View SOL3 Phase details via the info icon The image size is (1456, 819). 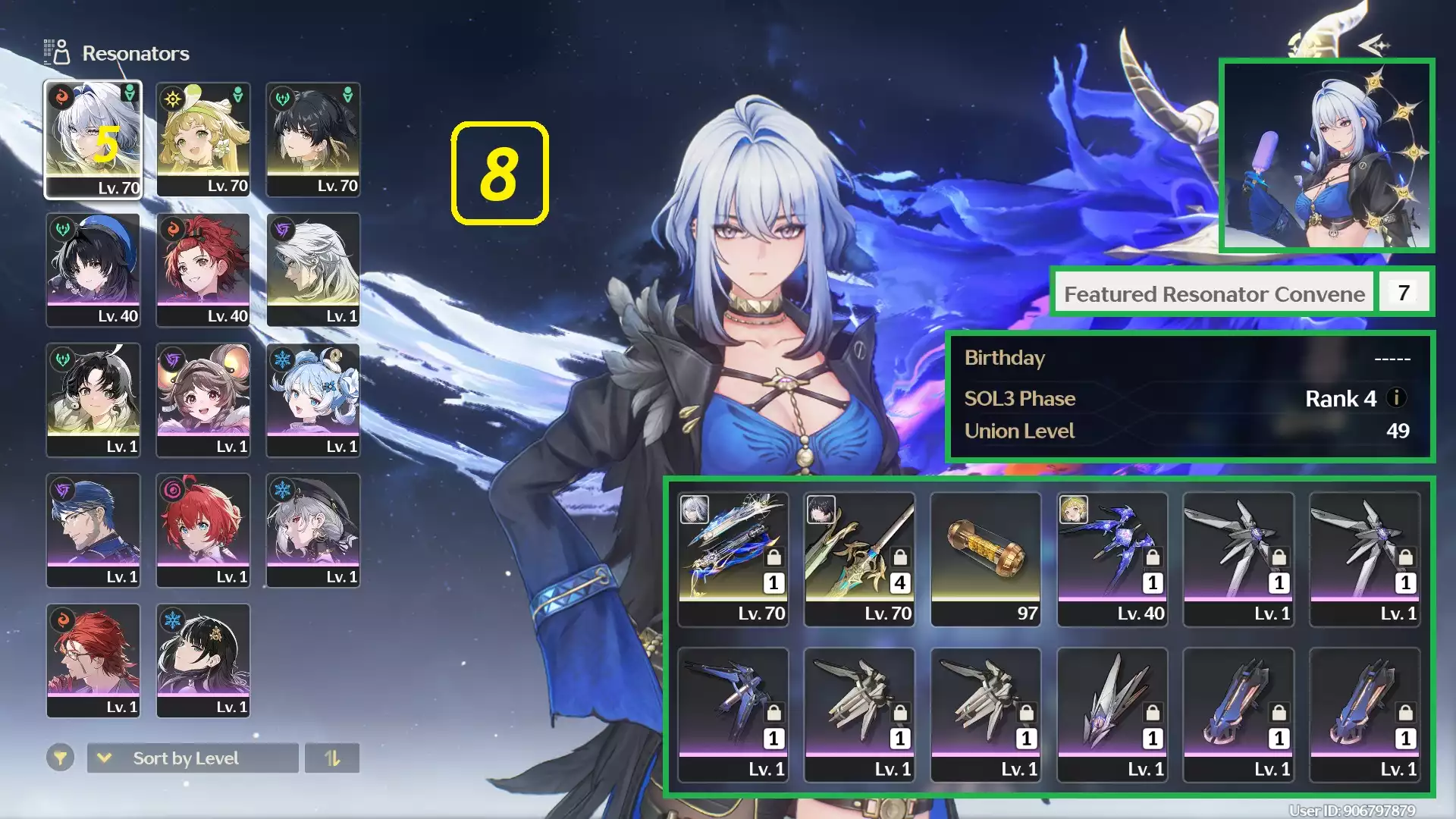pos(1398,399)
